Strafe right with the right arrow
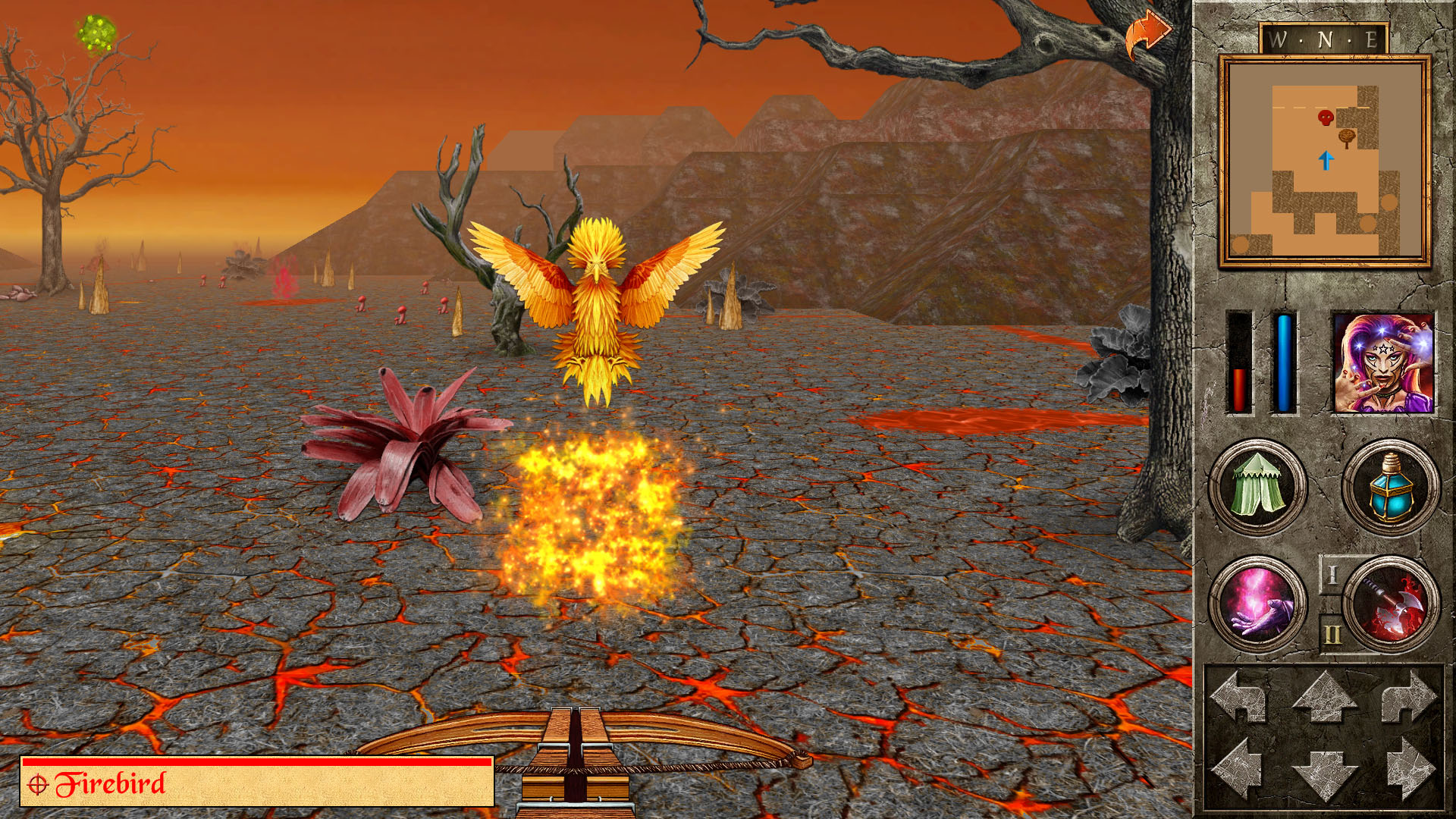This screenshot has height=819, width=1456. [x=1409, y=770]
